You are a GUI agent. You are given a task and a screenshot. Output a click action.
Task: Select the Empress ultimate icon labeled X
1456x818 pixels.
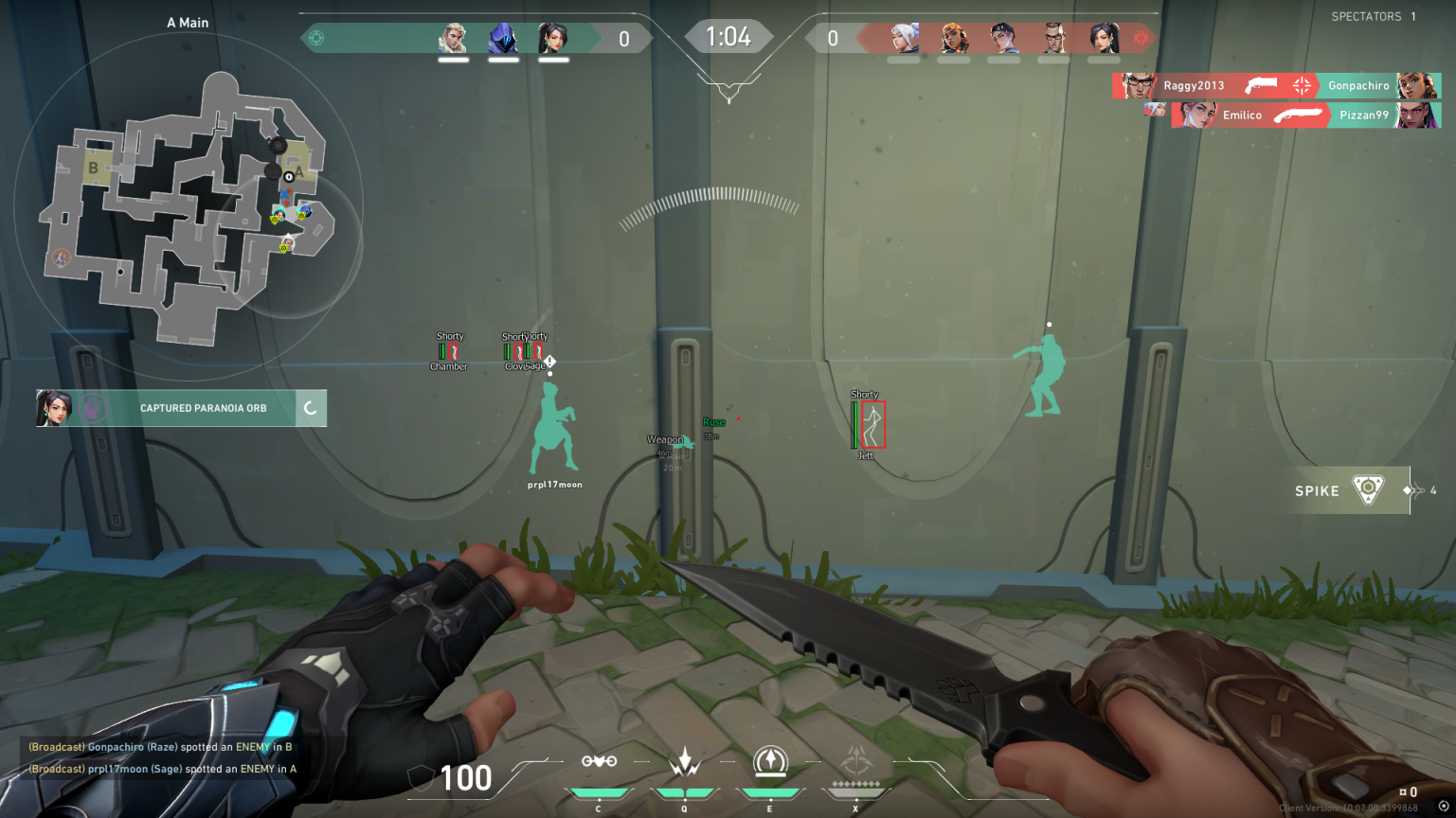855,763
